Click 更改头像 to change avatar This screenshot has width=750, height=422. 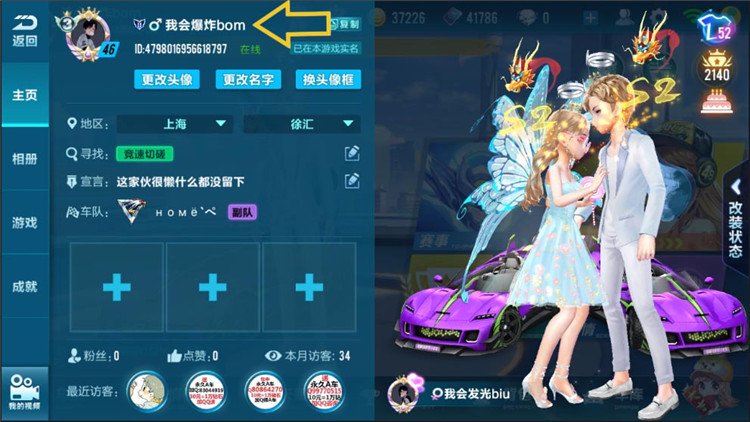(165, 80)
